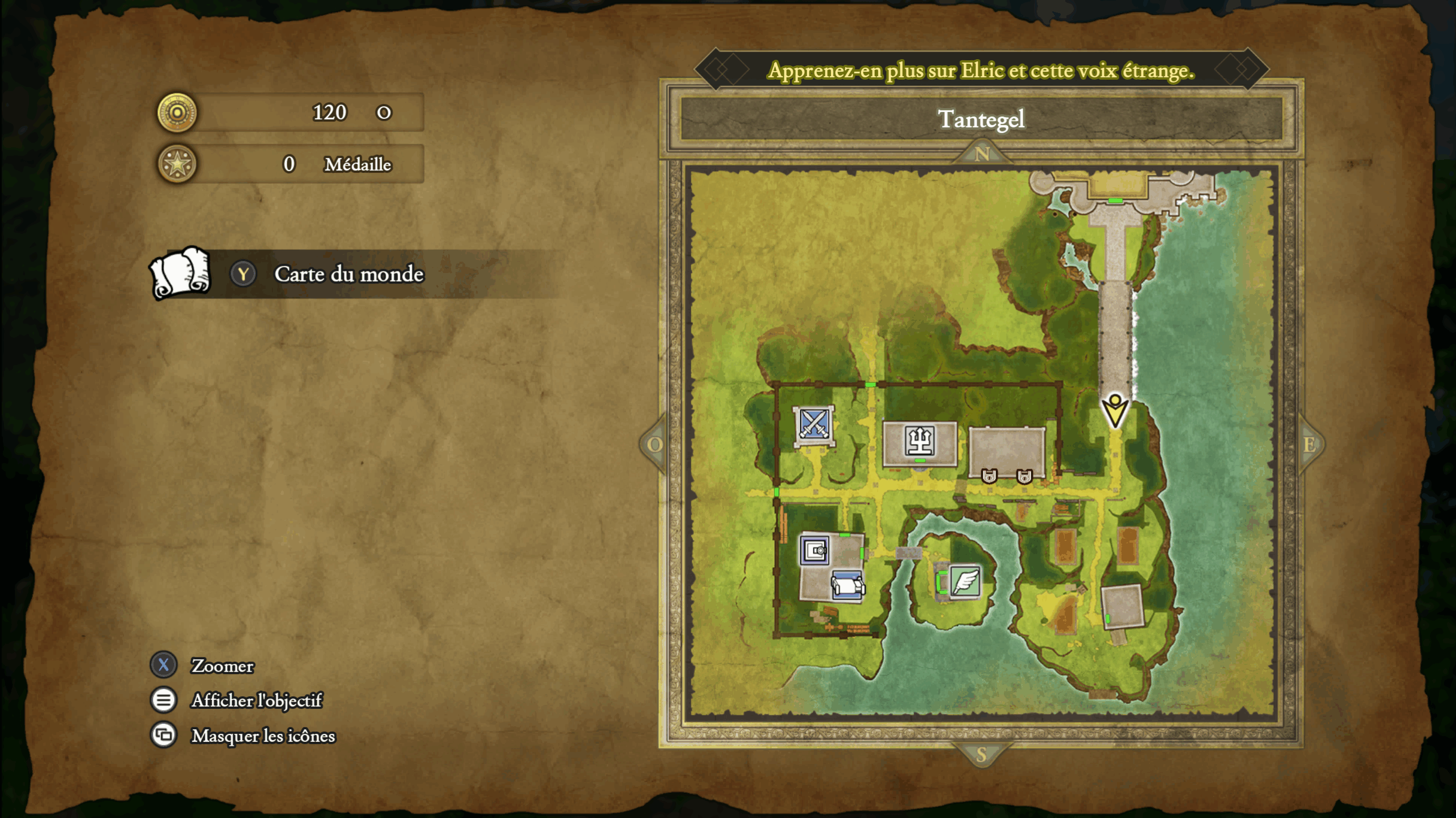Open the Carte du monde entry
The width and height of the screenshot is (1456, 818).
(x=348, y=274)
